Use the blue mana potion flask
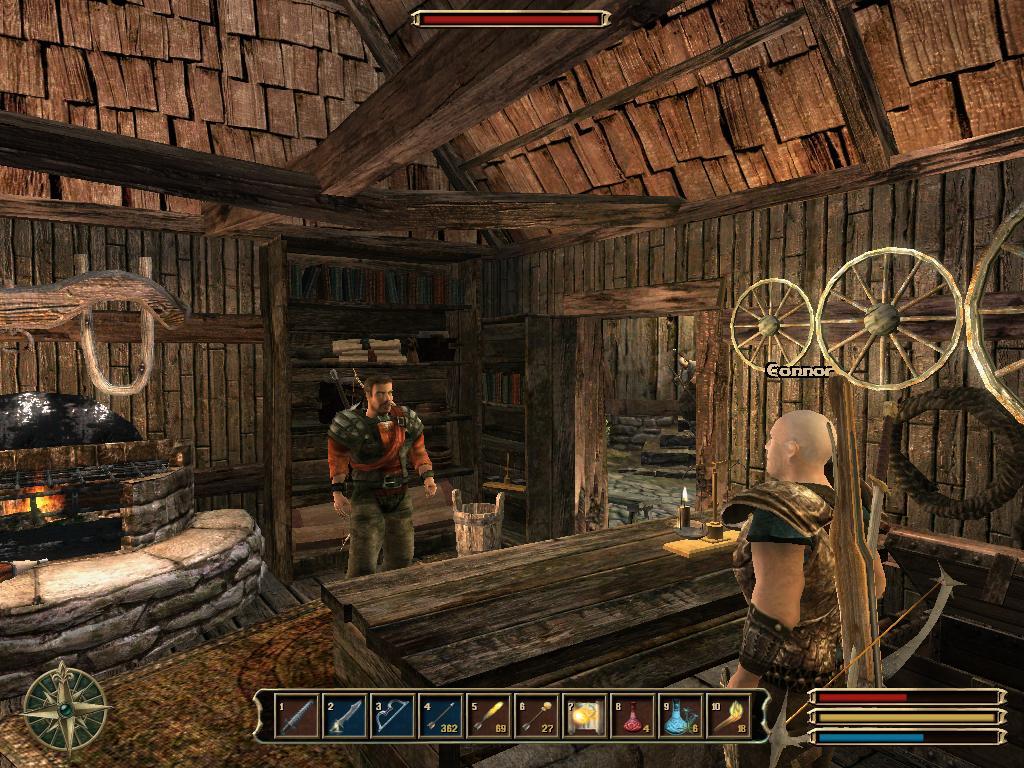 [681, 717]
